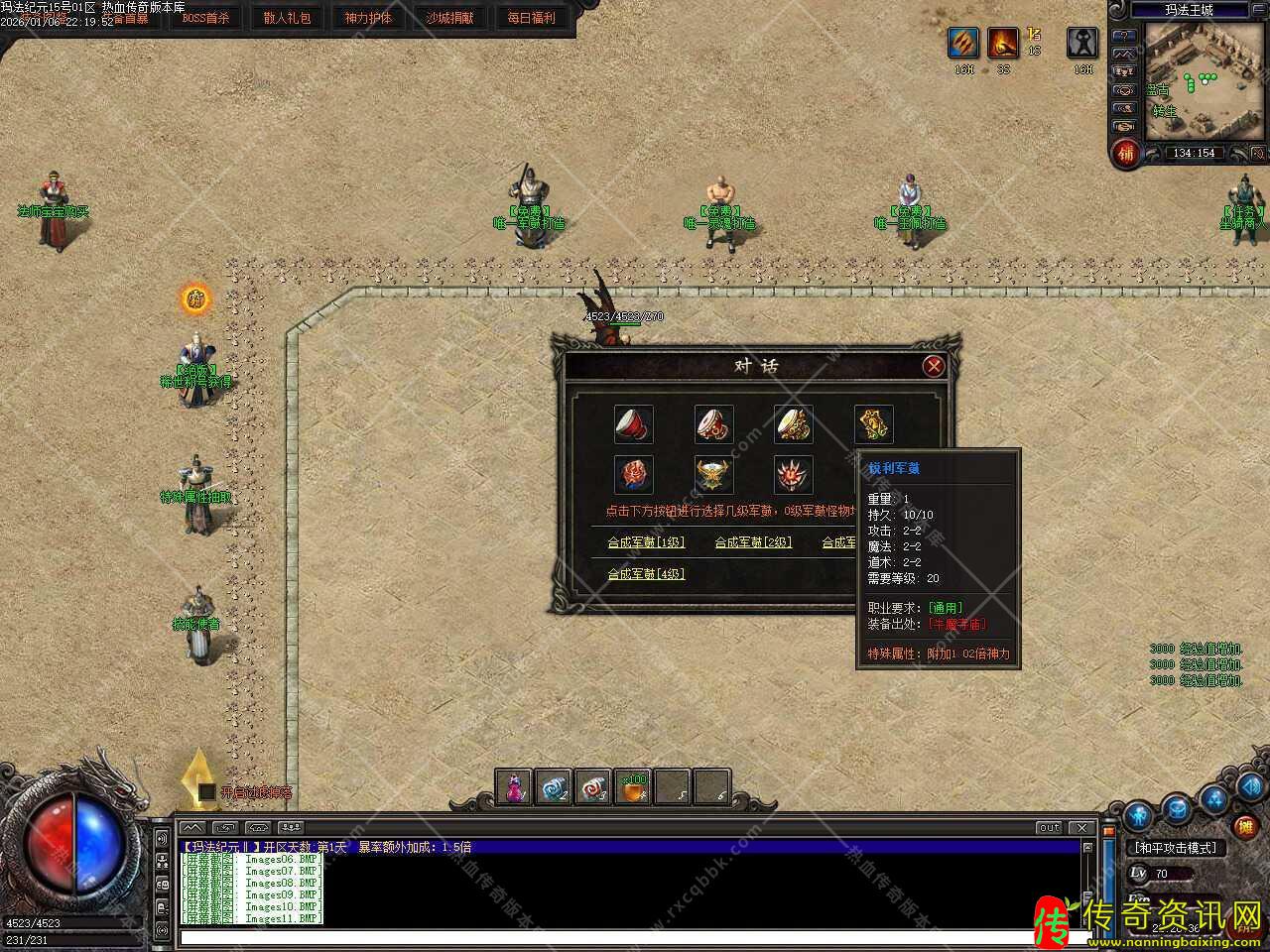Open the 沙城捐献 menu

(449, 18)
